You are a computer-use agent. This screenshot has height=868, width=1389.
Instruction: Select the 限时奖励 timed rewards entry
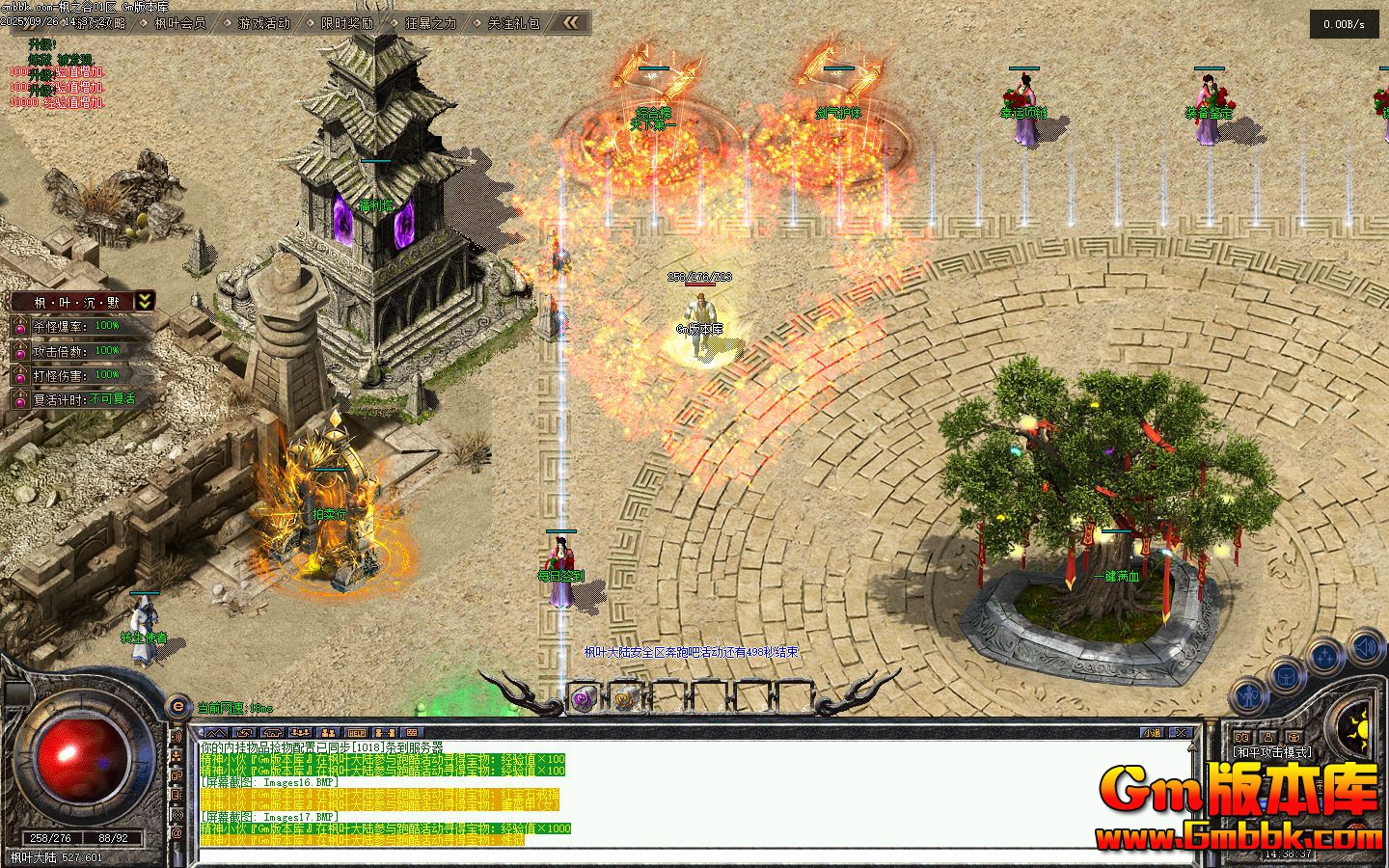pyautogui.click(x=346, y=22)
